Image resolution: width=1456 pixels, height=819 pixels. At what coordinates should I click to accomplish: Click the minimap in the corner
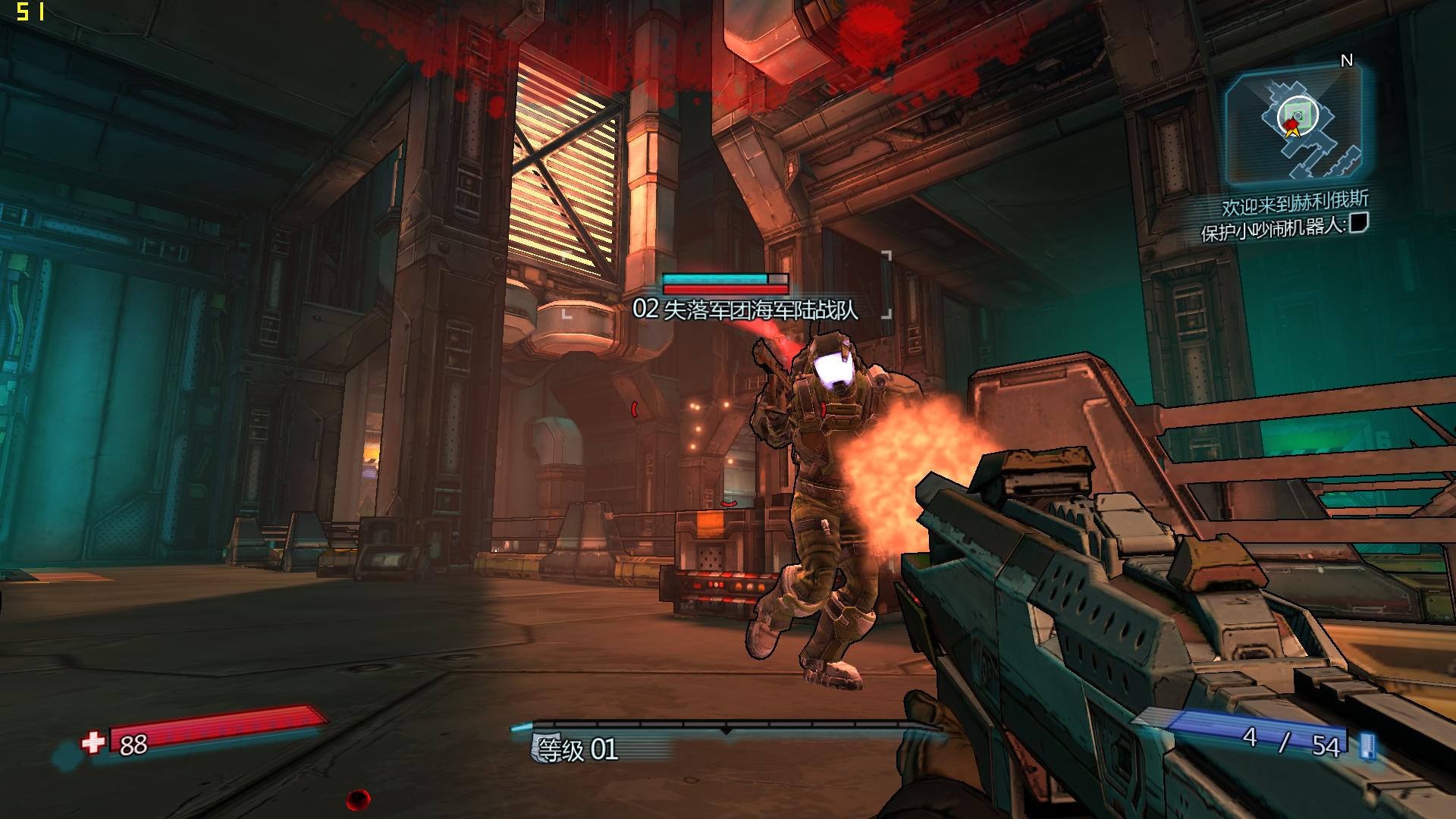coord(1294,124)
